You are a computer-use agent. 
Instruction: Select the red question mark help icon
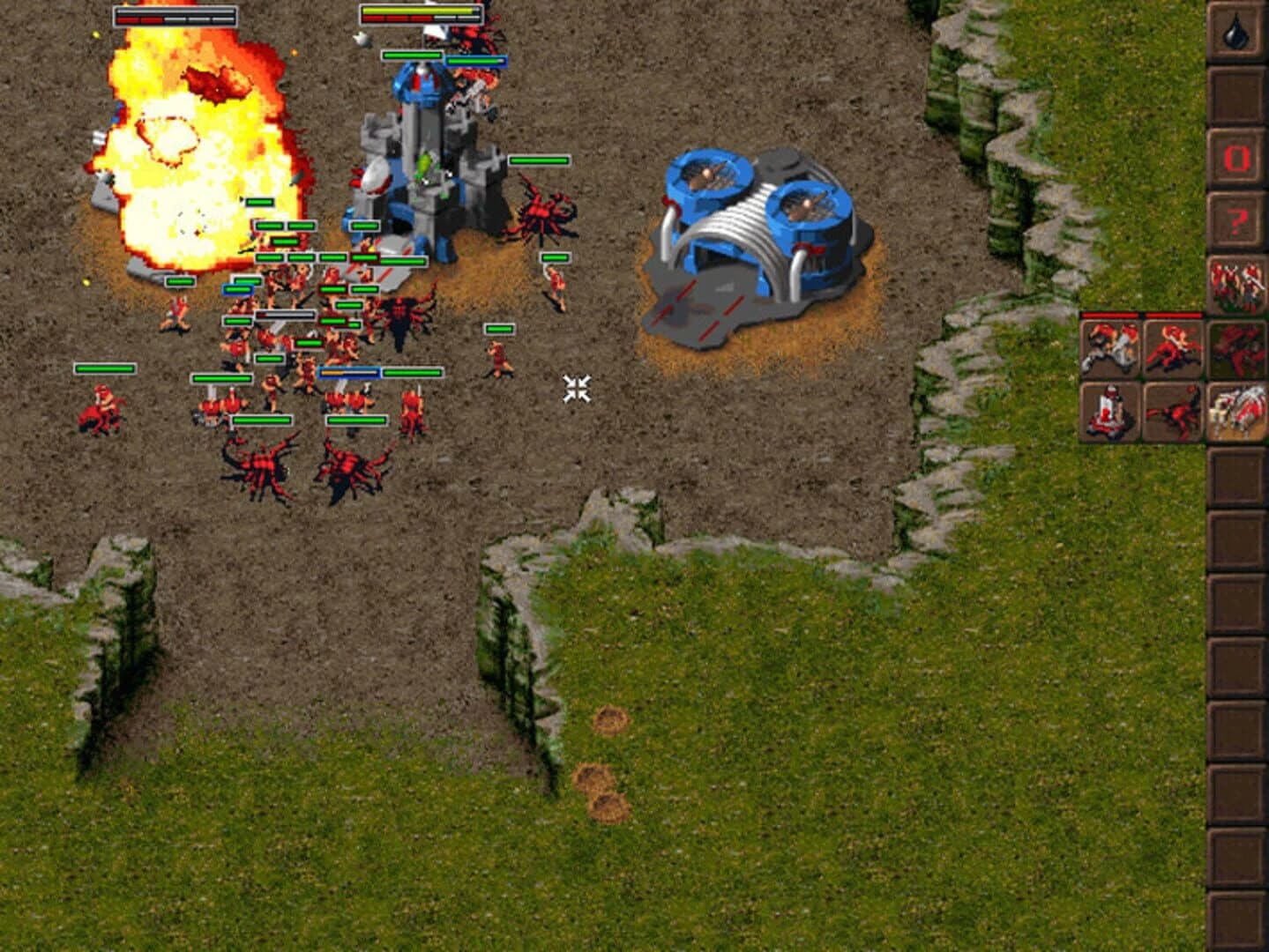1235,219
